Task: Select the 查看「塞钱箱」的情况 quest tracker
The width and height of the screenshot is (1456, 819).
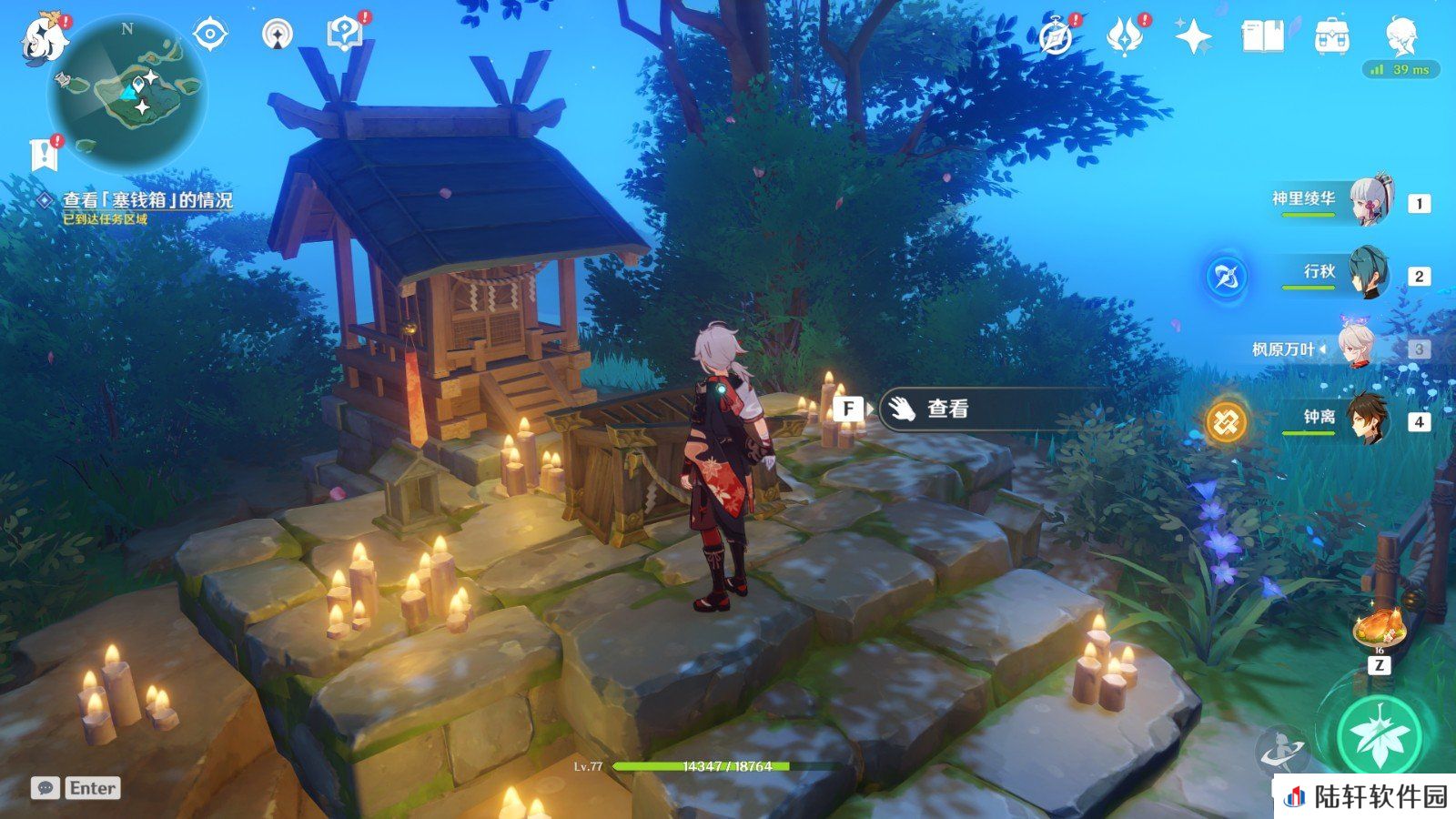Action: (147, 200)
